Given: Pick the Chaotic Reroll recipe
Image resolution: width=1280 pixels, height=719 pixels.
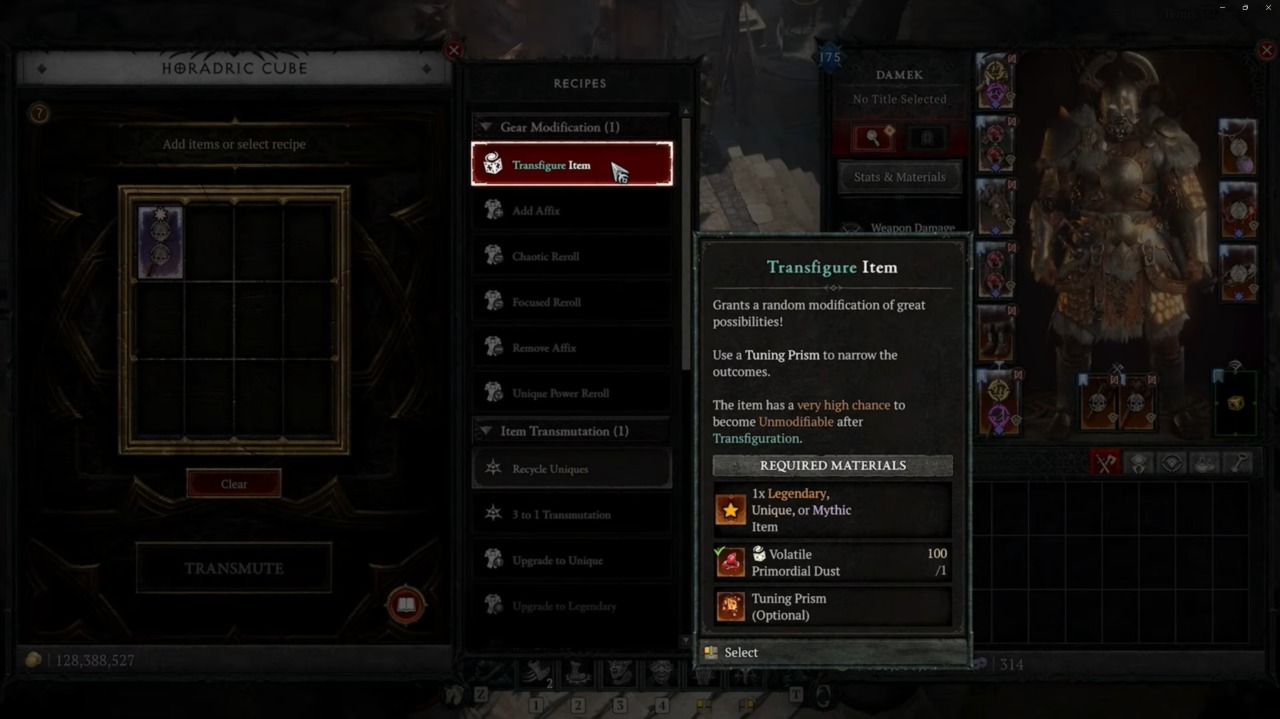Looking at the screenshot, I should [x=571, y=256].
